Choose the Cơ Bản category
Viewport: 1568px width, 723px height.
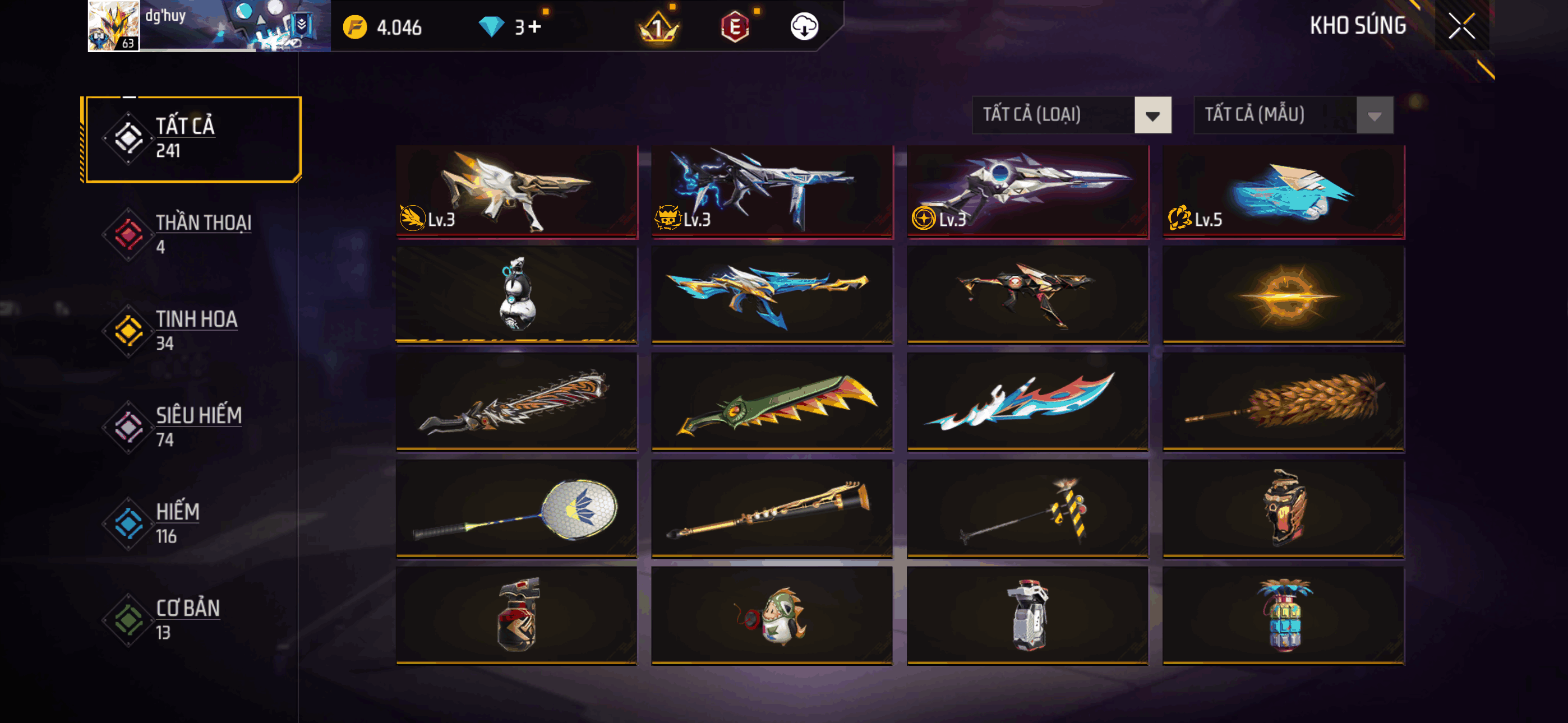[192, 619]
